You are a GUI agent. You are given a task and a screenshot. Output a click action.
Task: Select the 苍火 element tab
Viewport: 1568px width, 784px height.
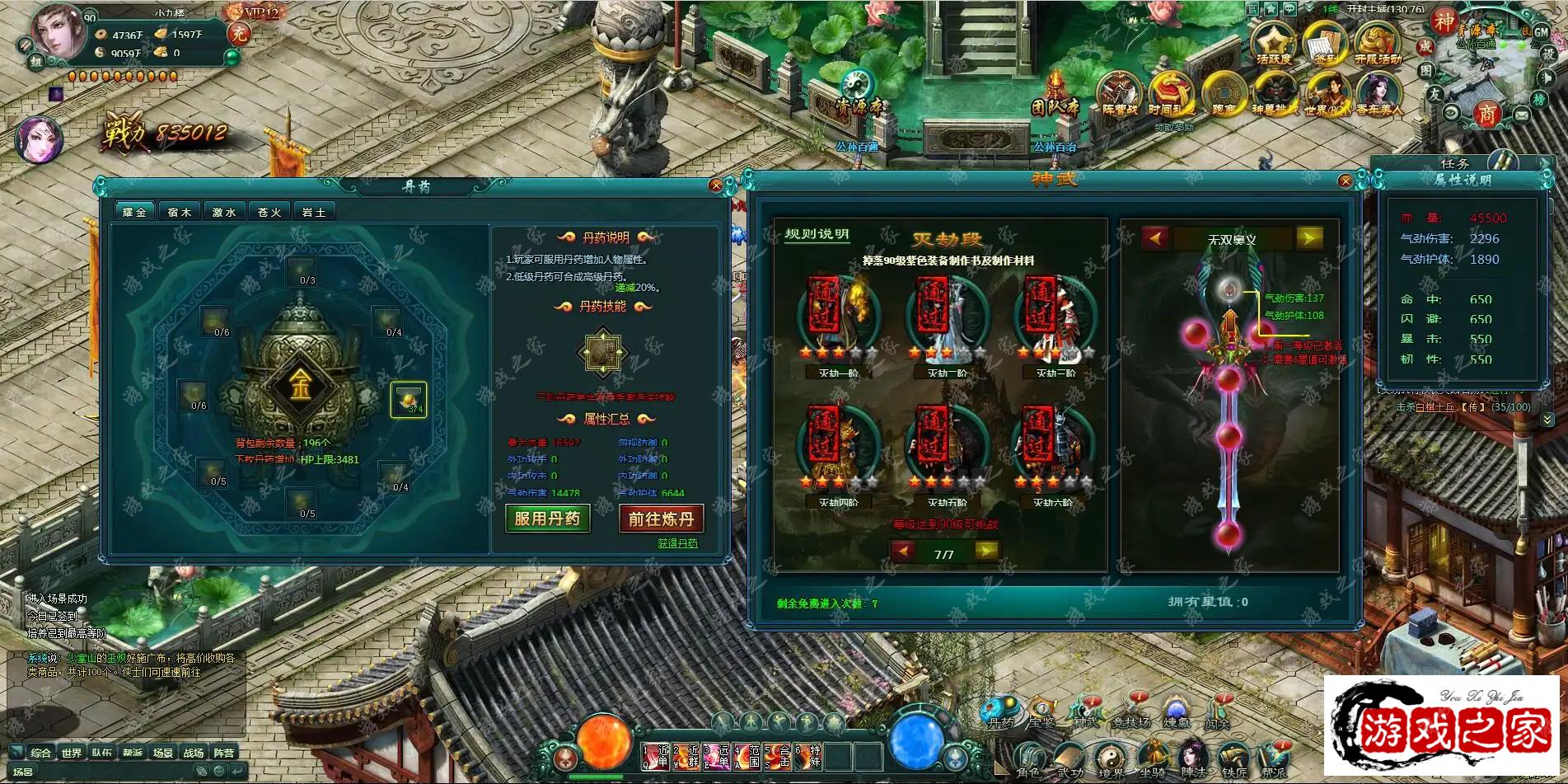tap(269, 212)
